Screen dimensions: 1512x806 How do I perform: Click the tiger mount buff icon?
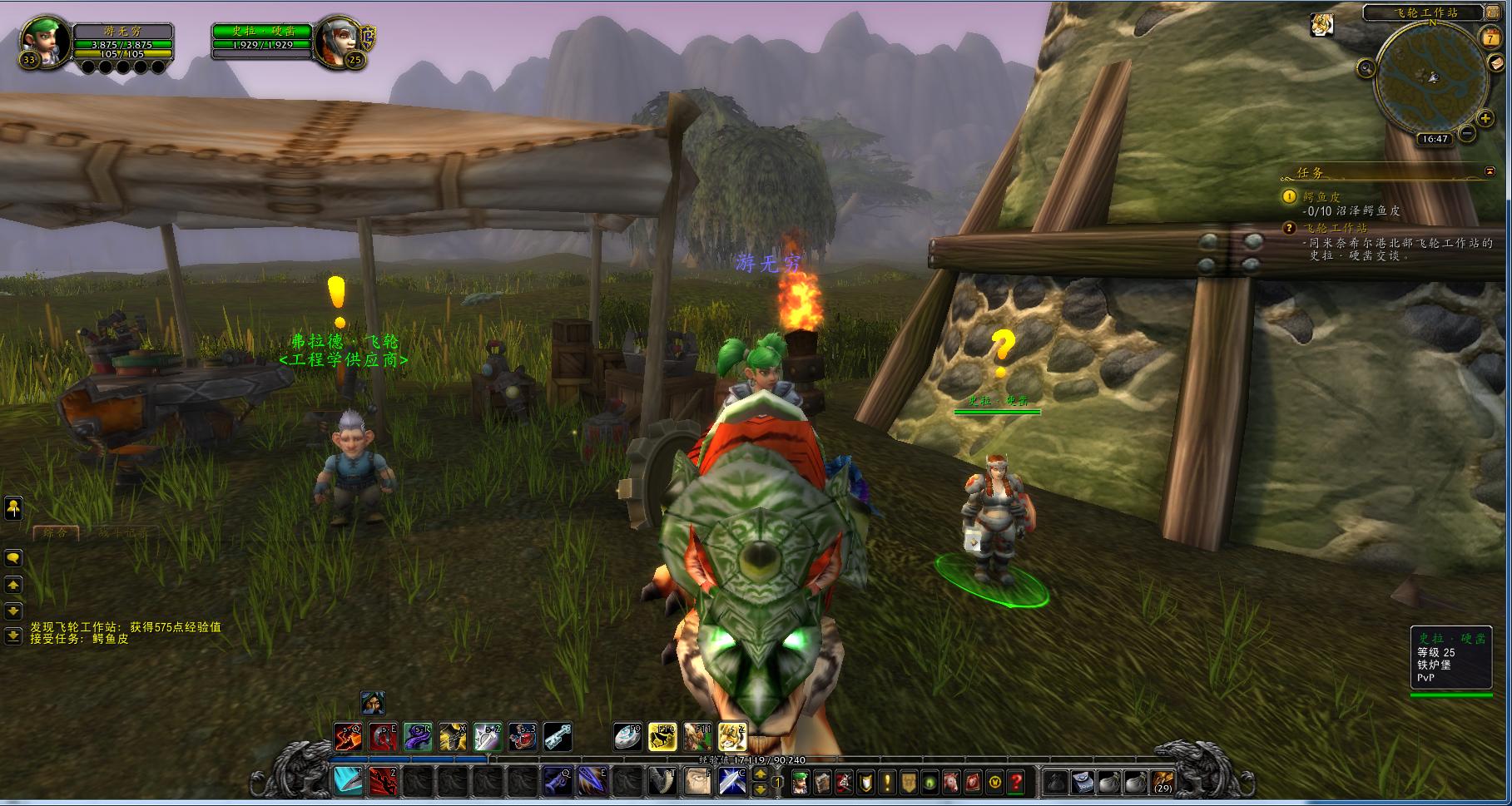[x=1321, y=25]
